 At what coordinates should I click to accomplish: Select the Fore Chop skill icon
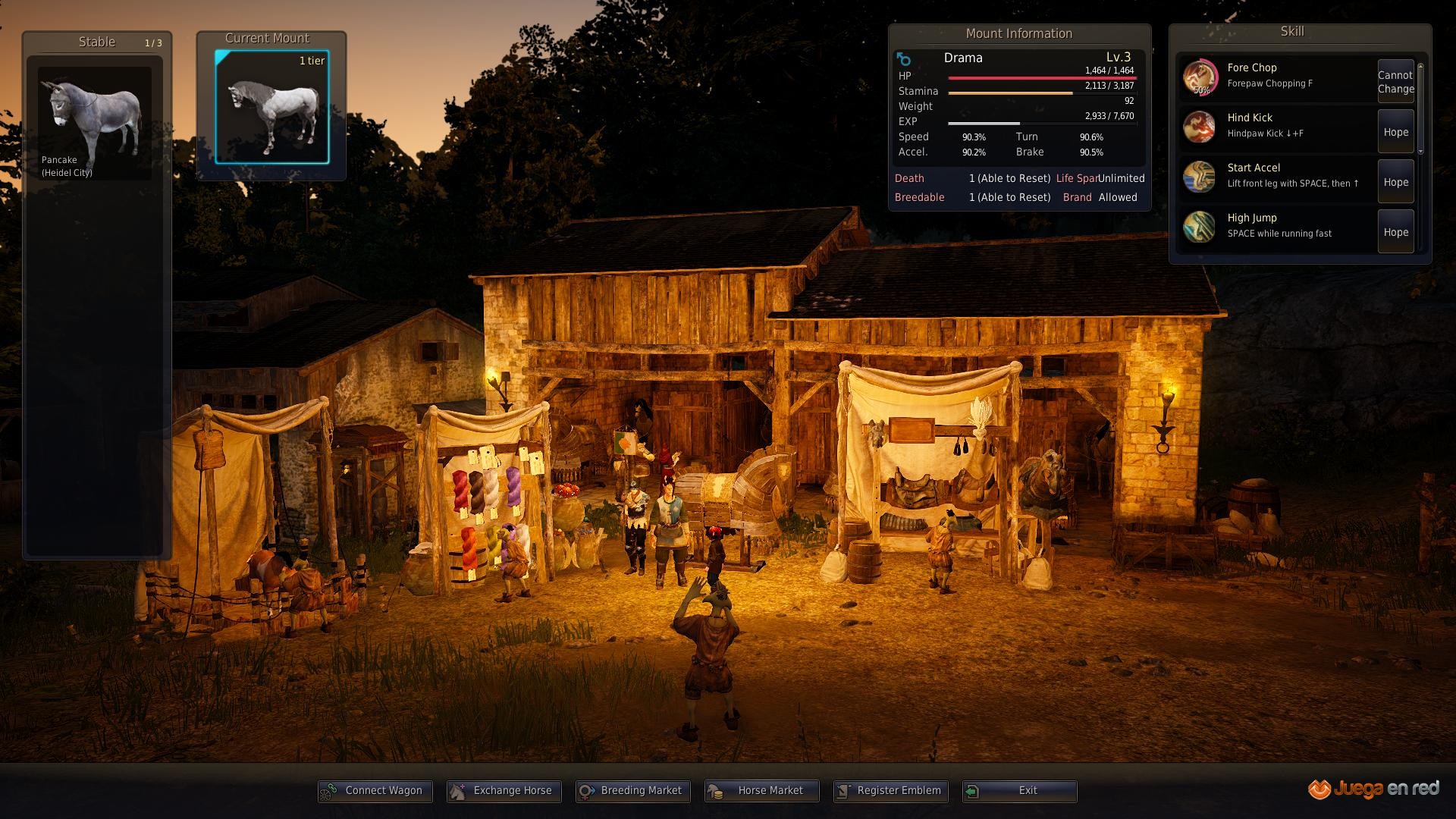(1200, 77)
